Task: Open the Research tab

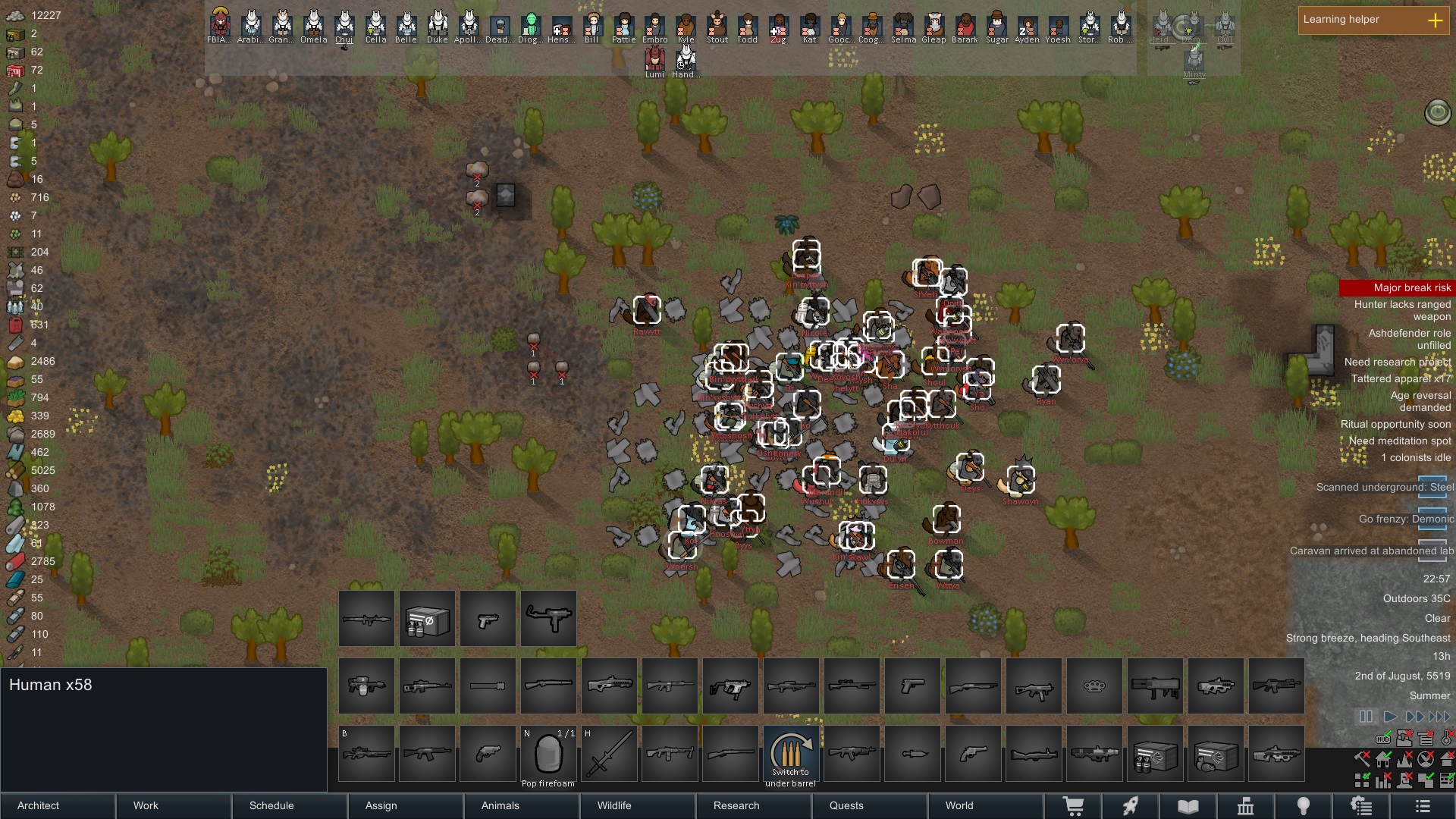Action: point(735,806)
